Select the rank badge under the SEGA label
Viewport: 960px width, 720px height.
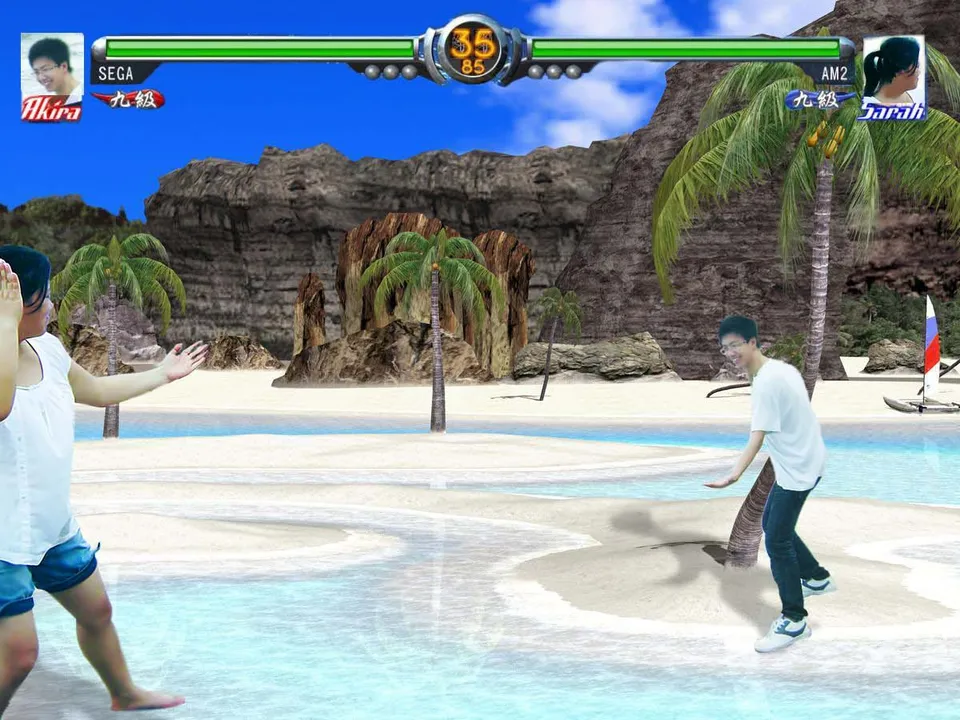coord(129,99)
